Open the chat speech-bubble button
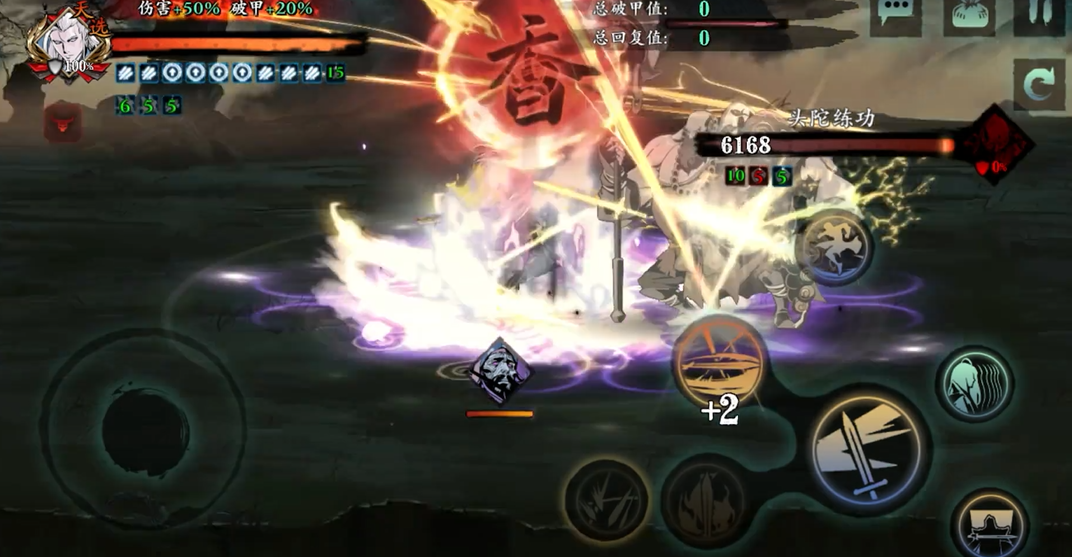 [x=894, y=16]
